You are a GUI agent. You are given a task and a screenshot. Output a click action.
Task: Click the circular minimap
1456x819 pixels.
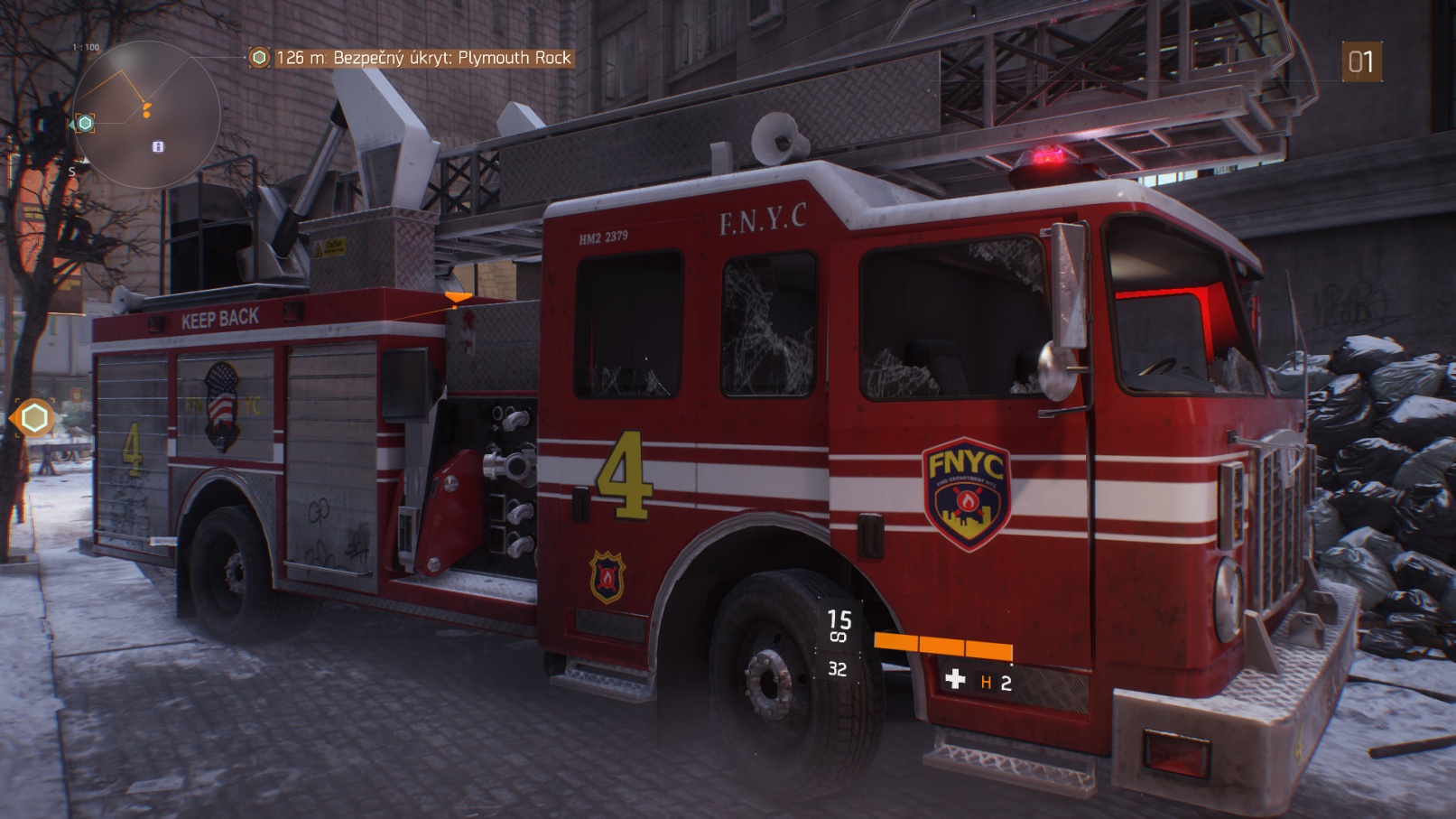(x=146, y=114)
